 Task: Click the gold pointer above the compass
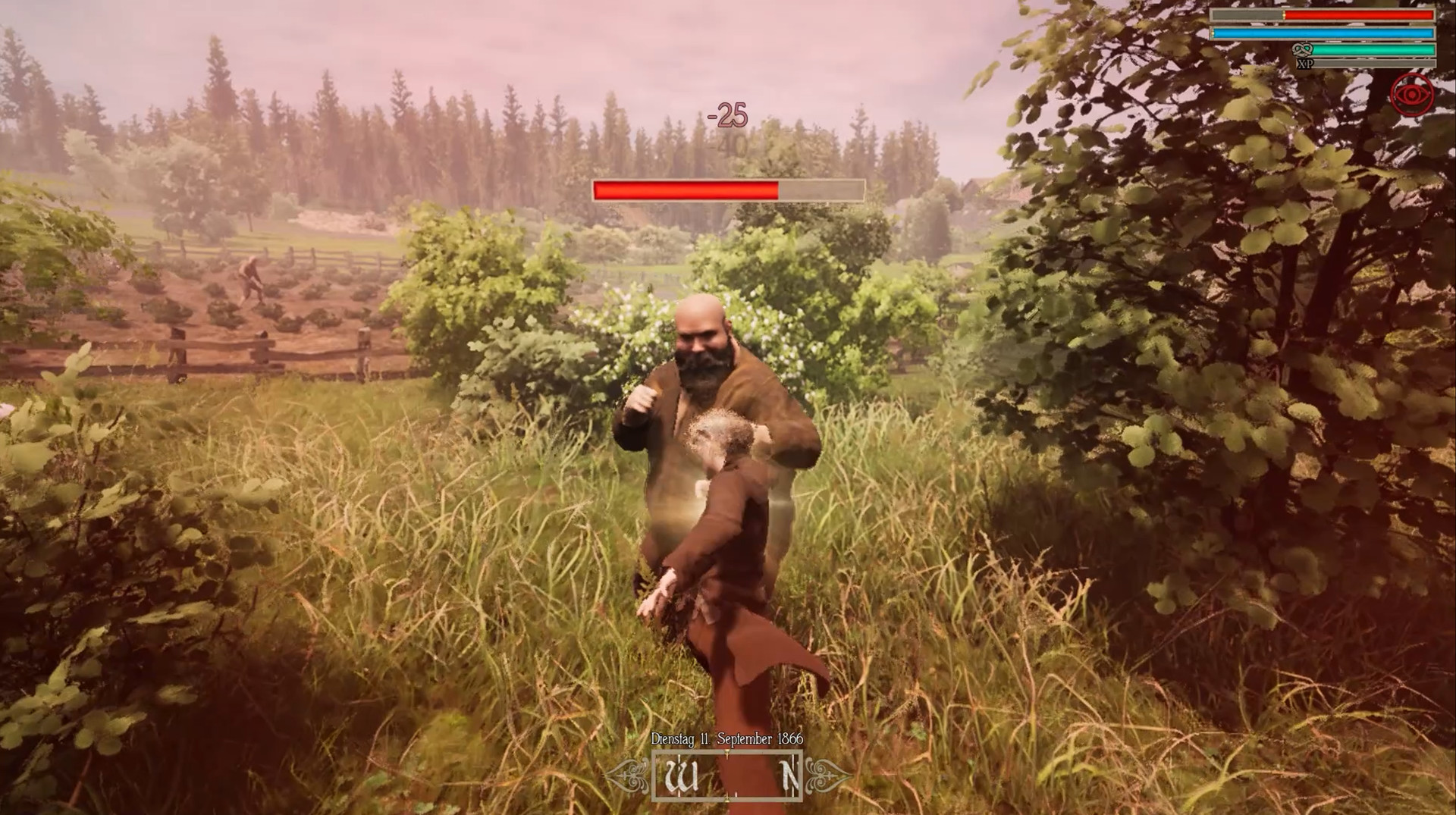pyautogui.click(x=726, y=751)
